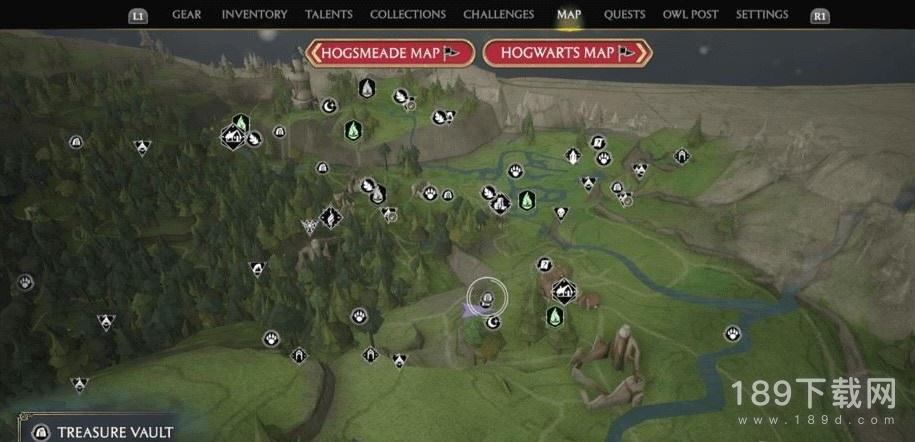Go to the Challenges tab
This screenshot has width=915, height=442.
tap(497, 15)
